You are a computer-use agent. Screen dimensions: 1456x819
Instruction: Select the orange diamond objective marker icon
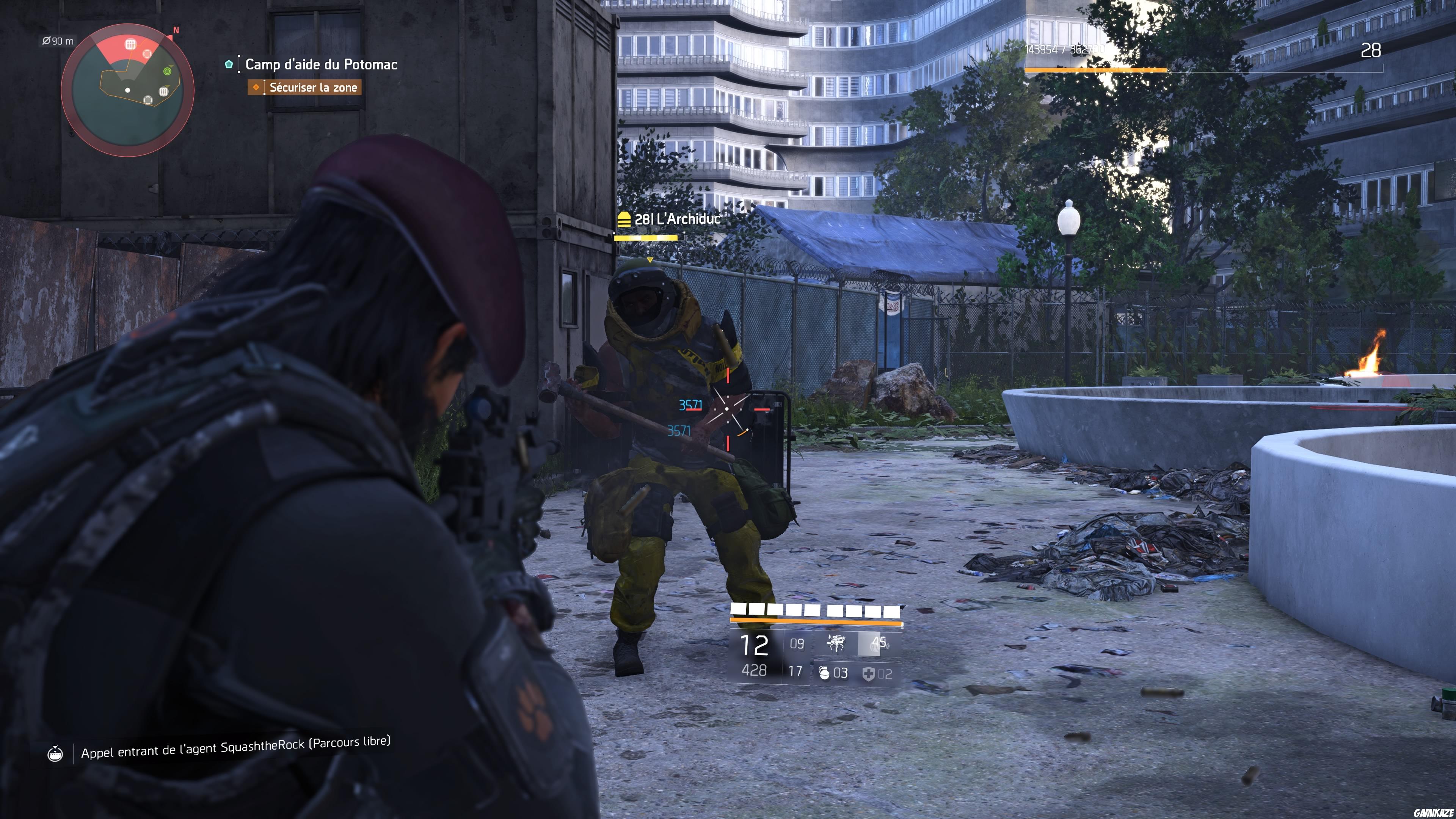(x=256, y=88)
